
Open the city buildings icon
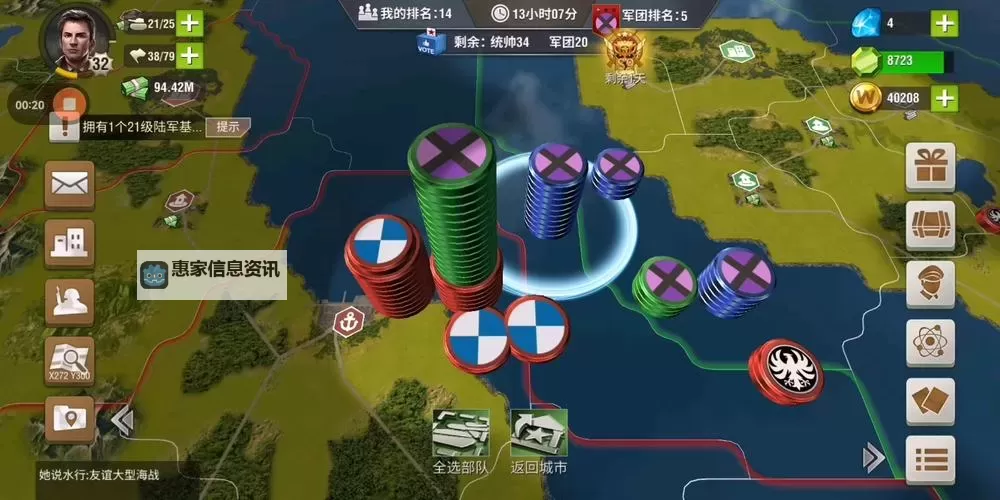70,243
